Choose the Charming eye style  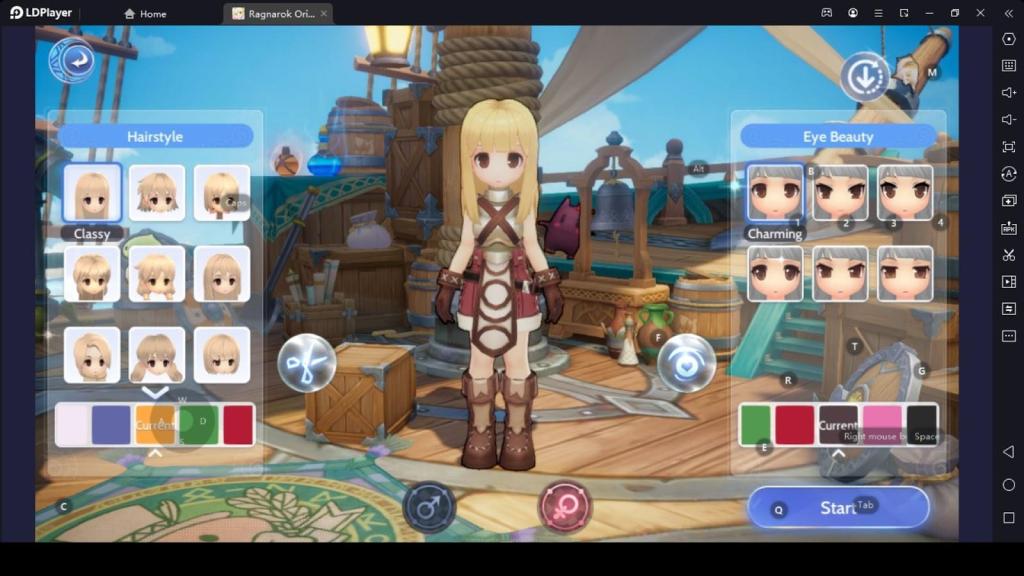[x=775, y=193]
